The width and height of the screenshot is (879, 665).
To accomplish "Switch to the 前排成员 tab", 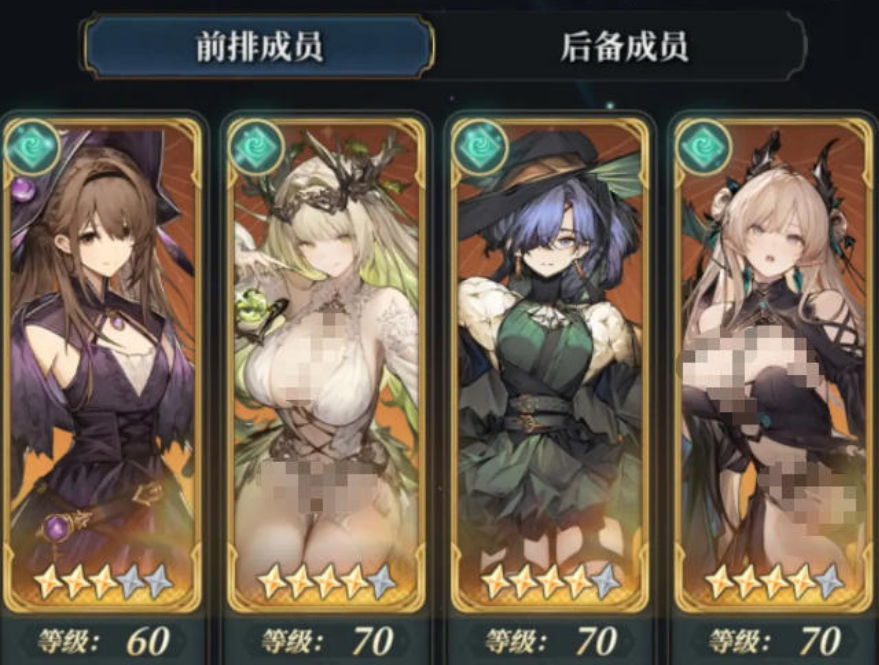I will 259,47.
